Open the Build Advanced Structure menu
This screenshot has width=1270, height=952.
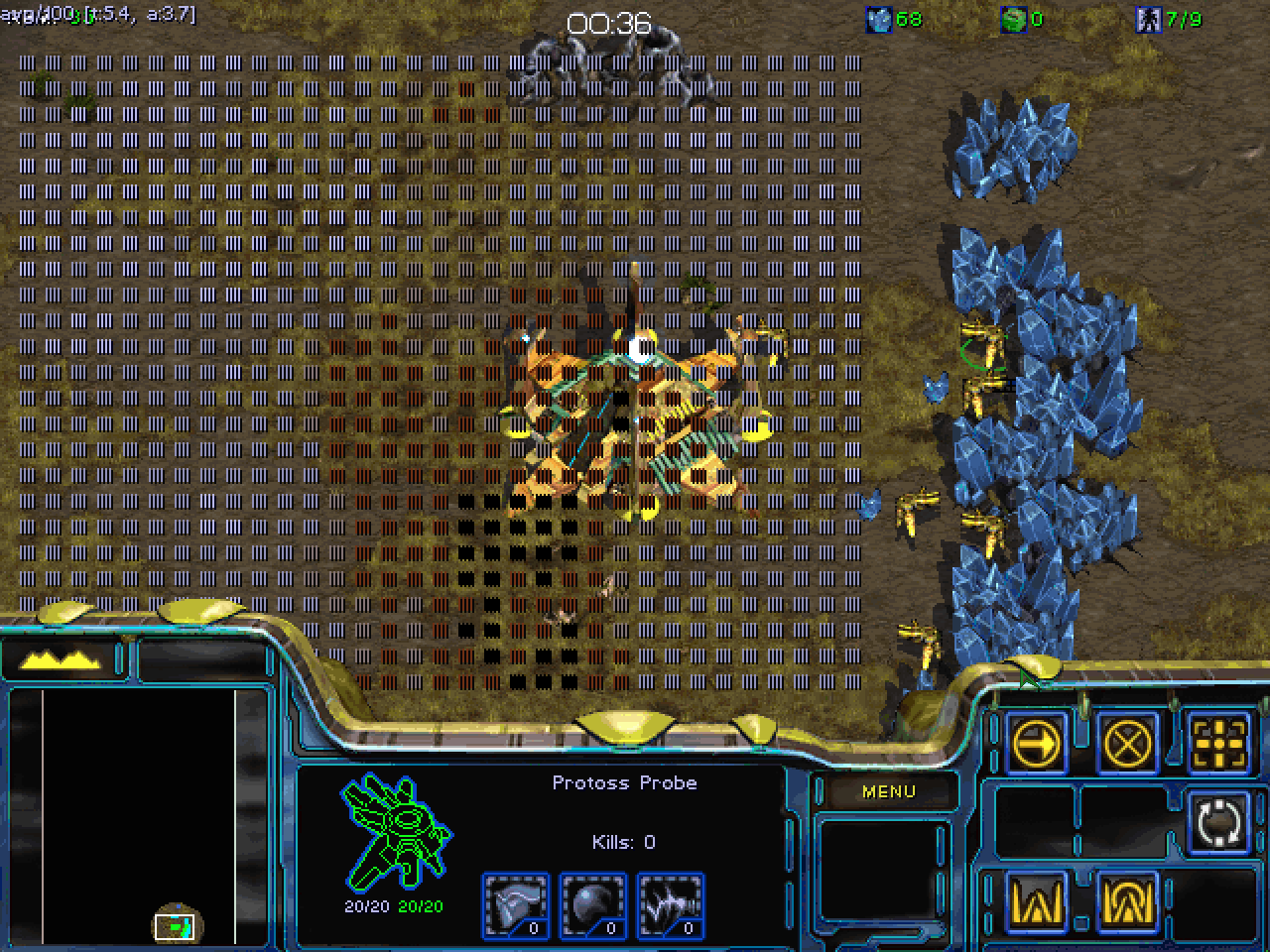(x=1128, y=901)
